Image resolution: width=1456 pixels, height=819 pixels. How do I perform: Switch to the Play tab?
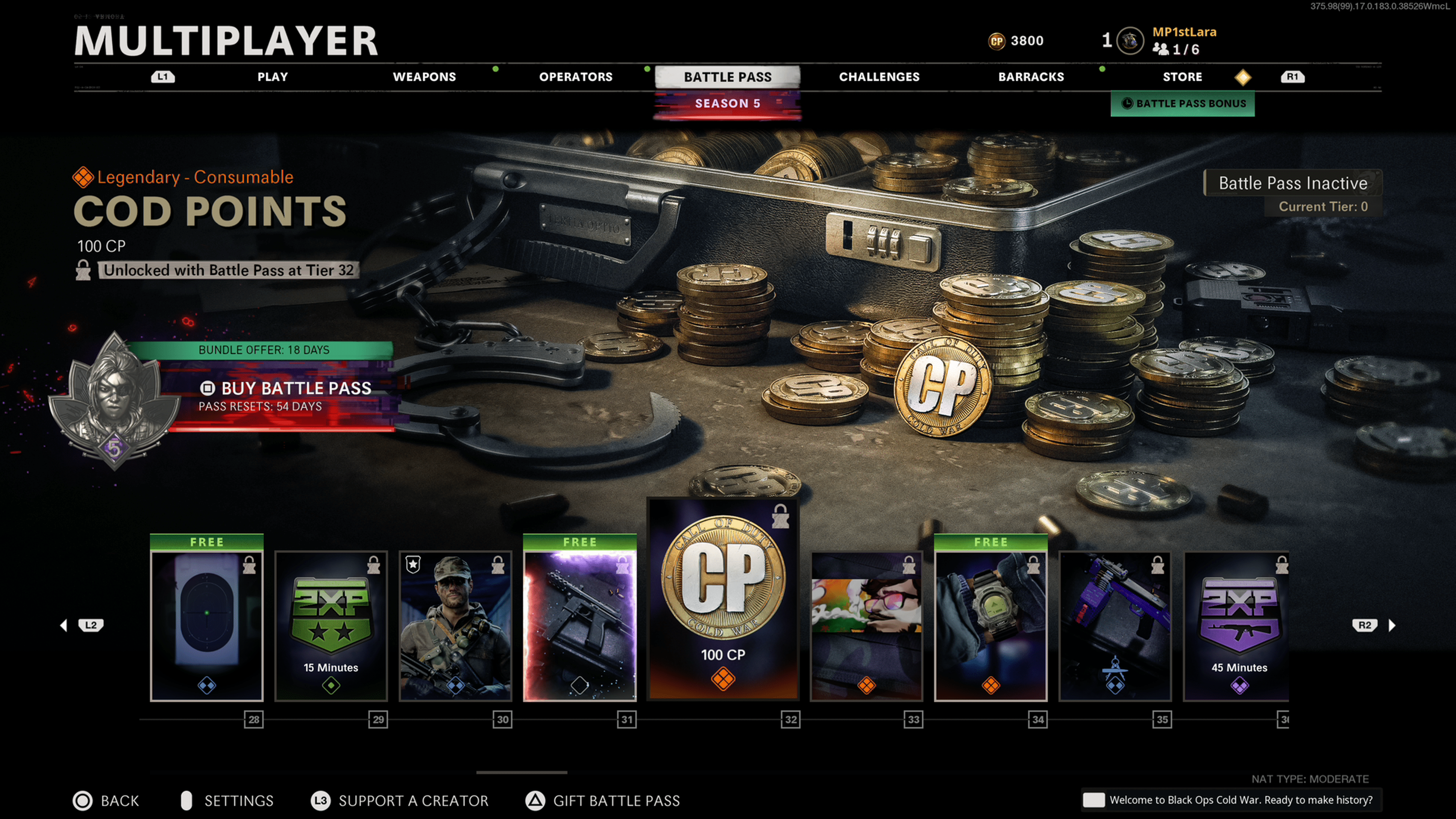(x=273, y=77)
